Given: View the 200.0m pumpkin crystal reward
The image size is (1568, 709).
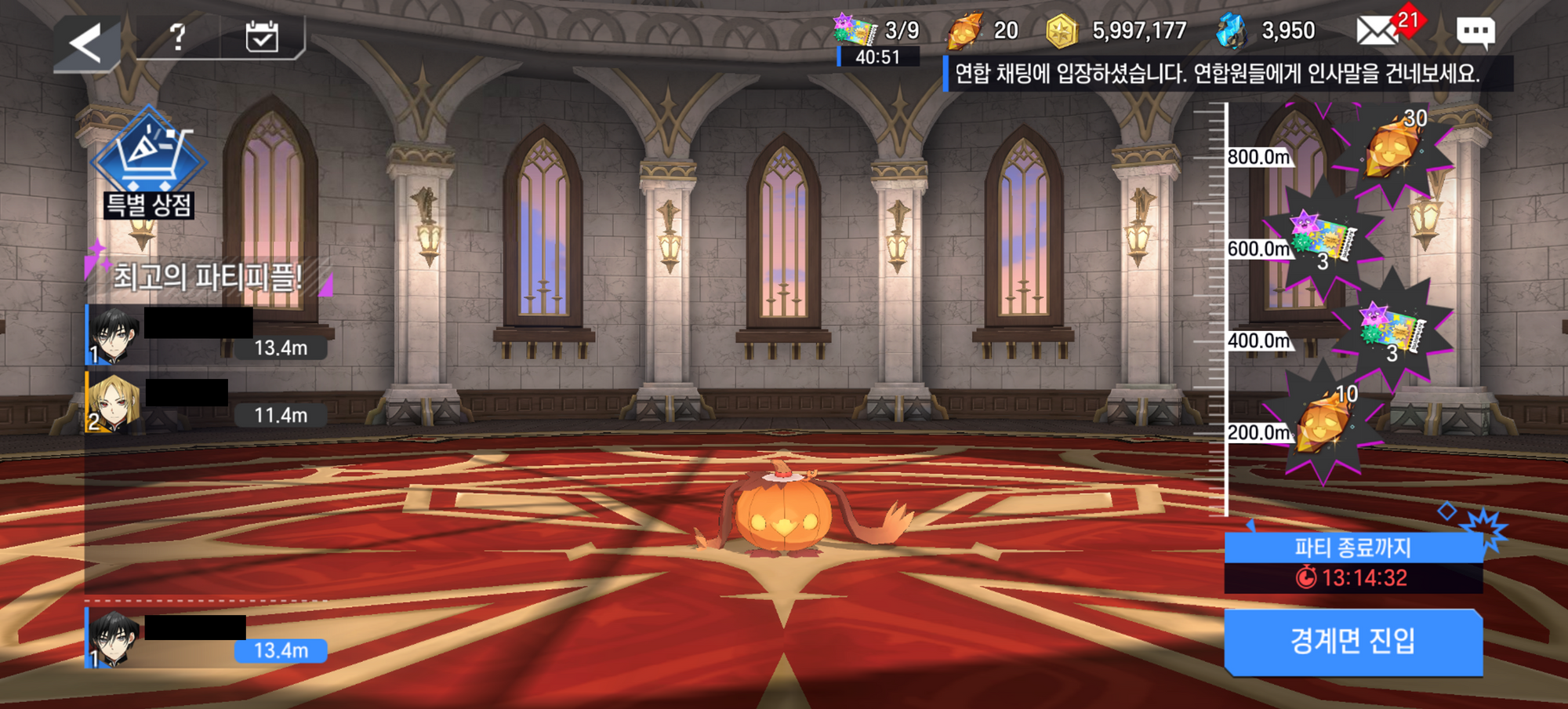Looking at the screenshot, I should pos(1324,422).
